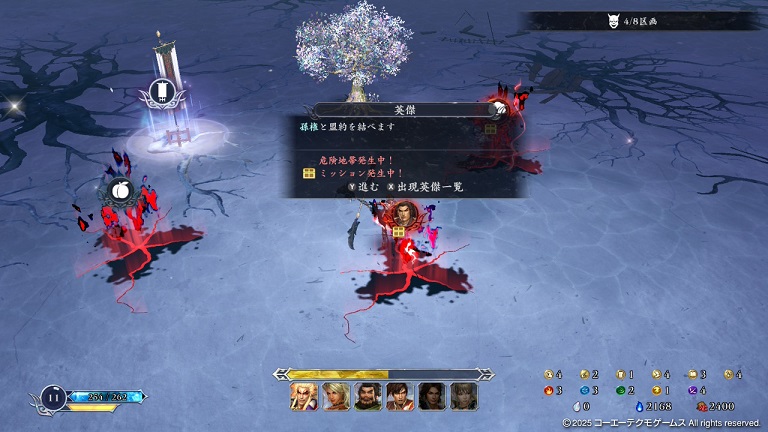Pick the dark long-haired man portrait
Image resolution: width=768 pixels, height=432 pixels.
pos(432,397)
